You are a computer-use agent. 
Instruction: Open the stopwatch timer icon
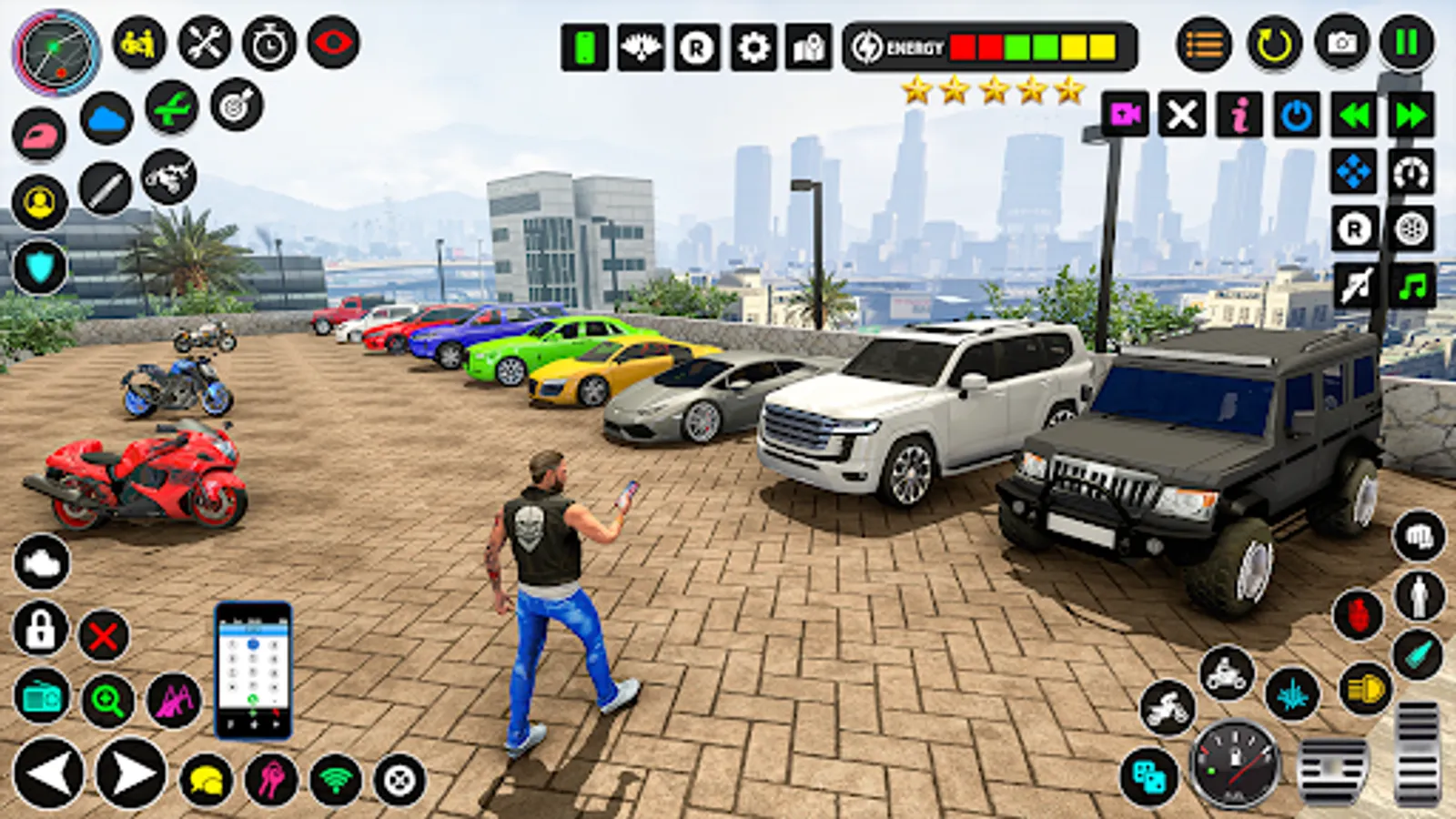[x=268, y=44]
